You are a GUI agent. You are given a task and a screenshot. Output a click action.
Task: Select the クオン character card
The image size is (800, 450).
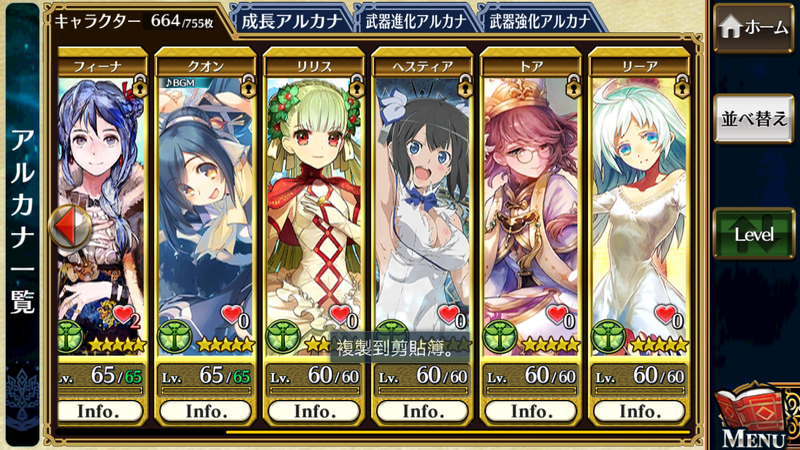205,200
